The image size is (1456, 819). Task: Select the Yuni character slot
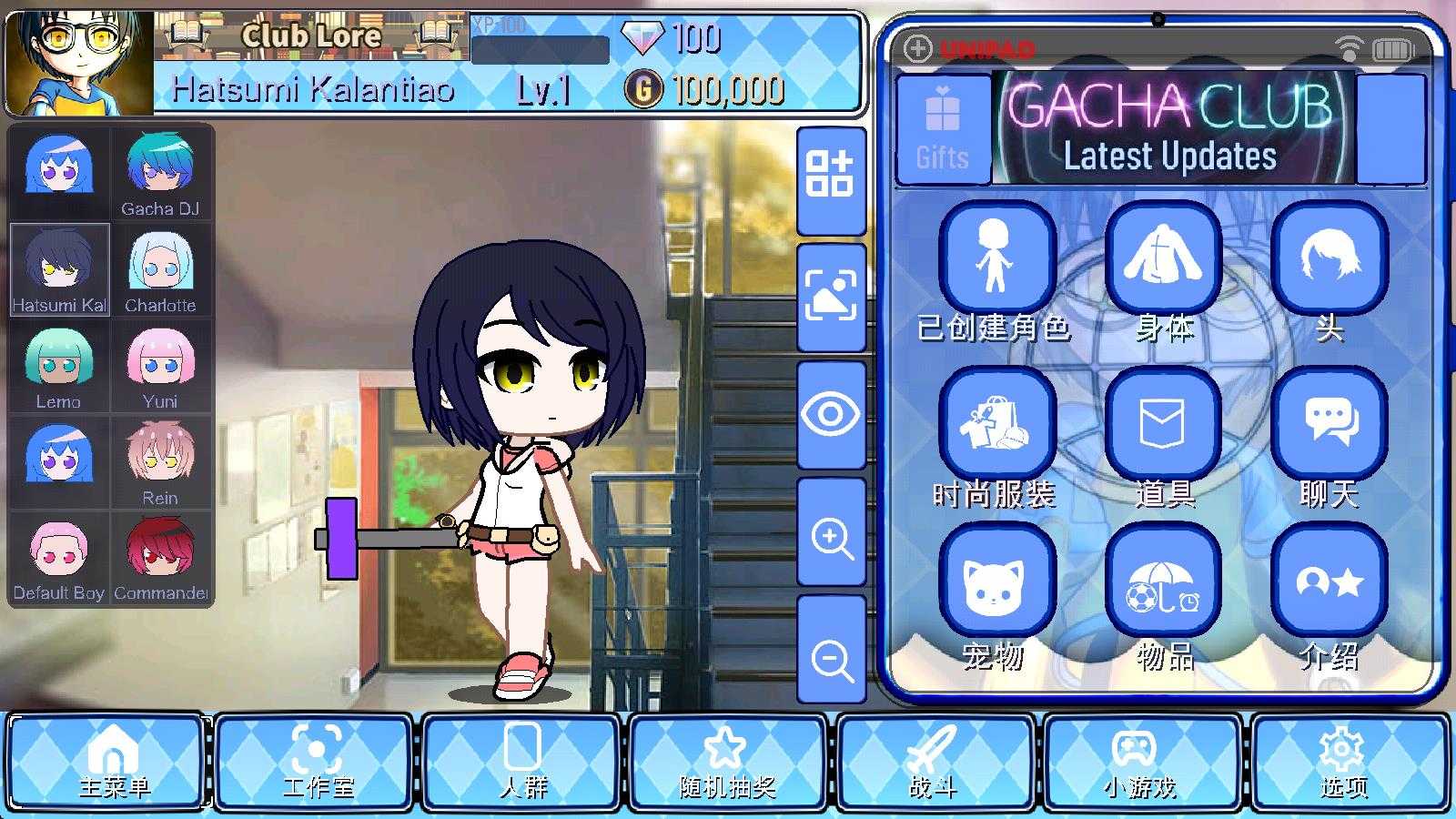tap(160, 367)
